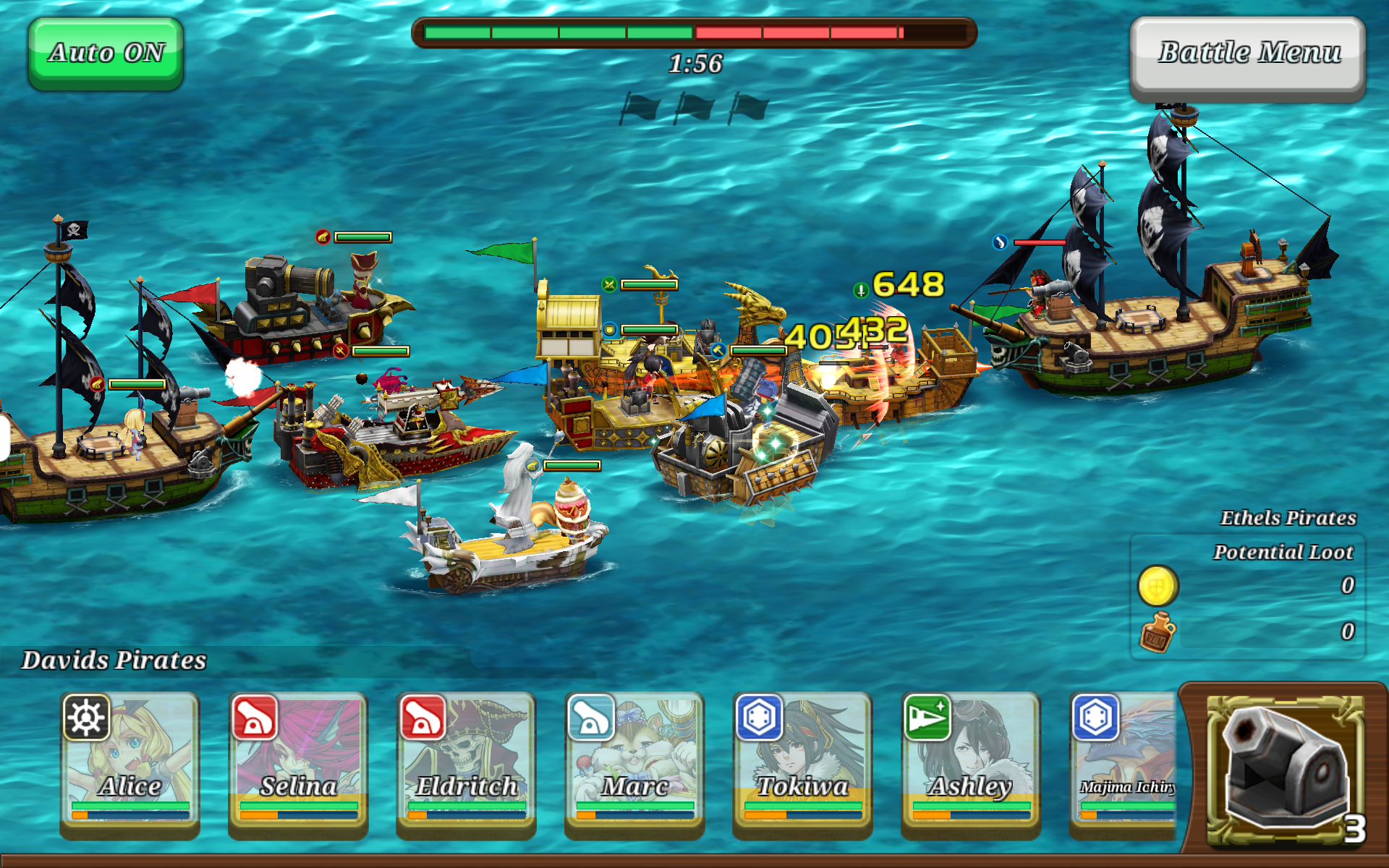1389x868 pixels.
Task: Select Tokiwa's crew card
Action: click(x=802, y=762)
